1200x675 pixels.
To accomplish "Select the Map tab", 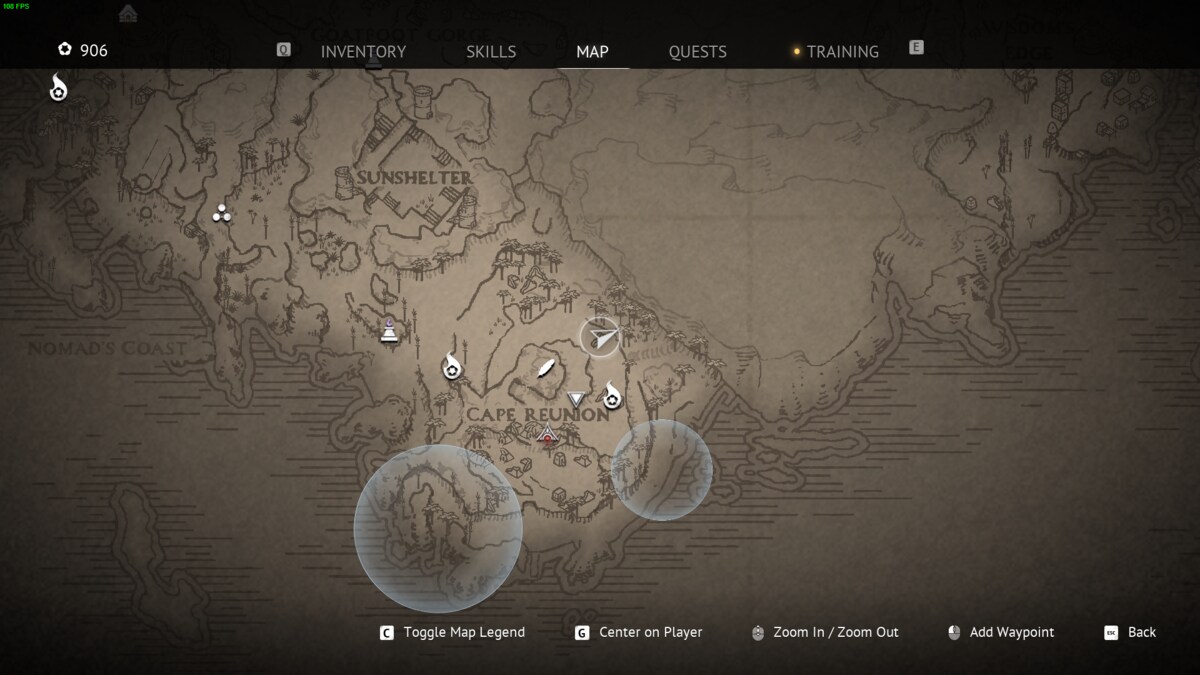I will pos(592,52).
